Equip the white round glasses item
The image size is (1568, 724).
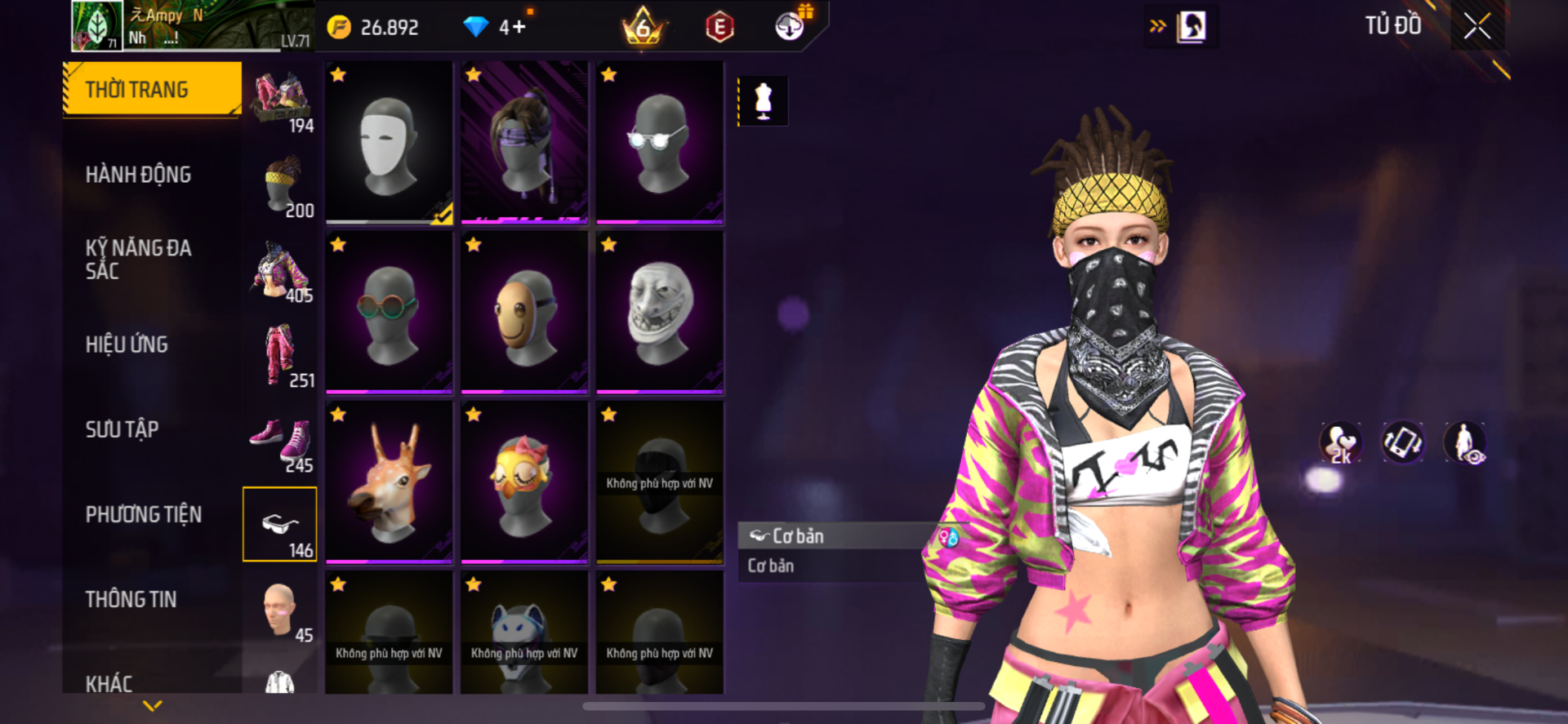coord(659,142)
